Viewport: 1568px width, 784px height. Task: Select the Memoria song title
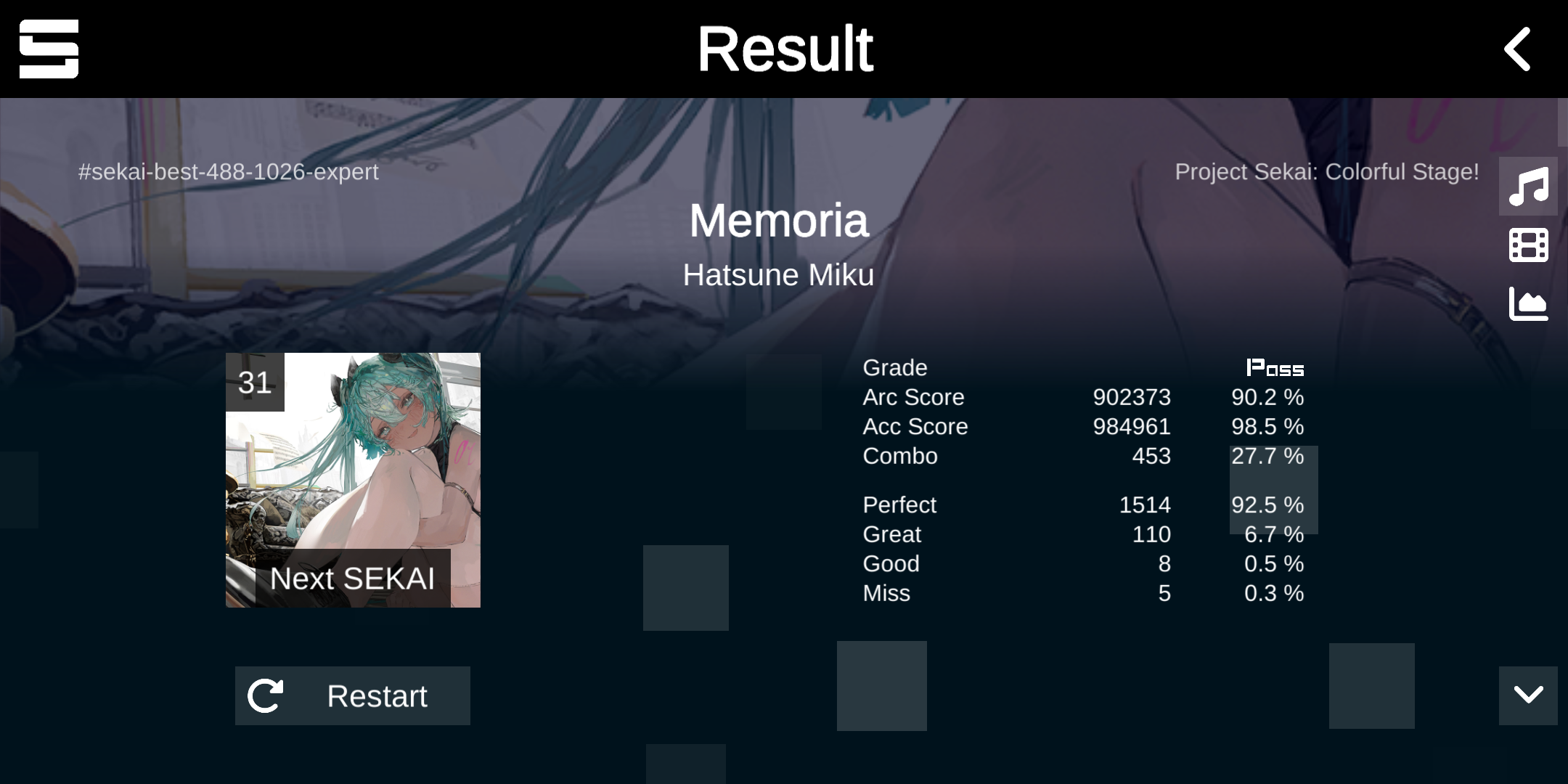[779, 221]
